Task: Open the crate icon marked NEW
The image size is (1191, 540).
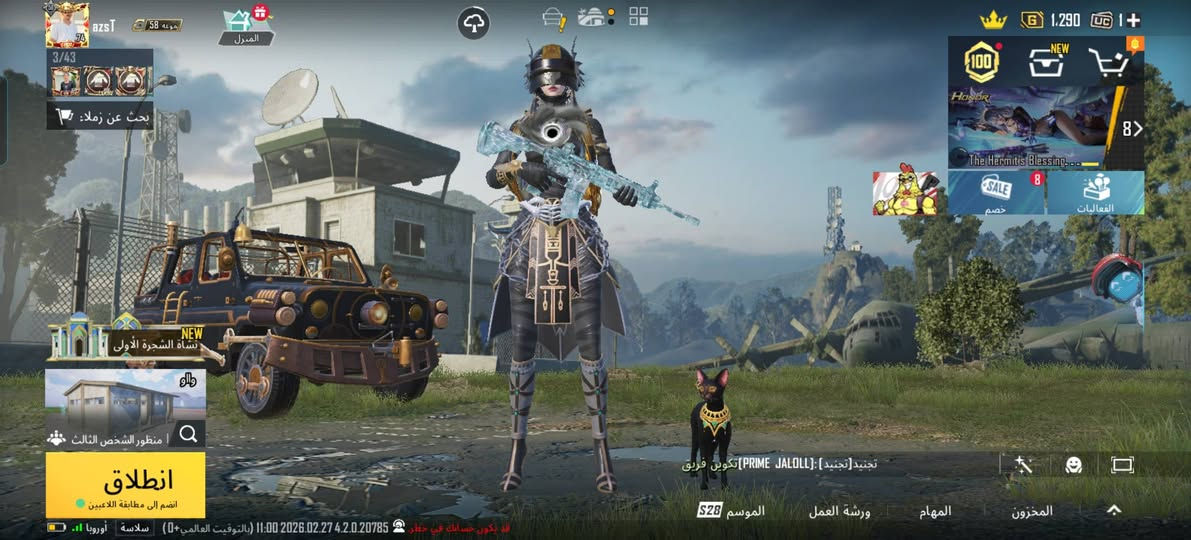Action: [x=1046, y=63]
